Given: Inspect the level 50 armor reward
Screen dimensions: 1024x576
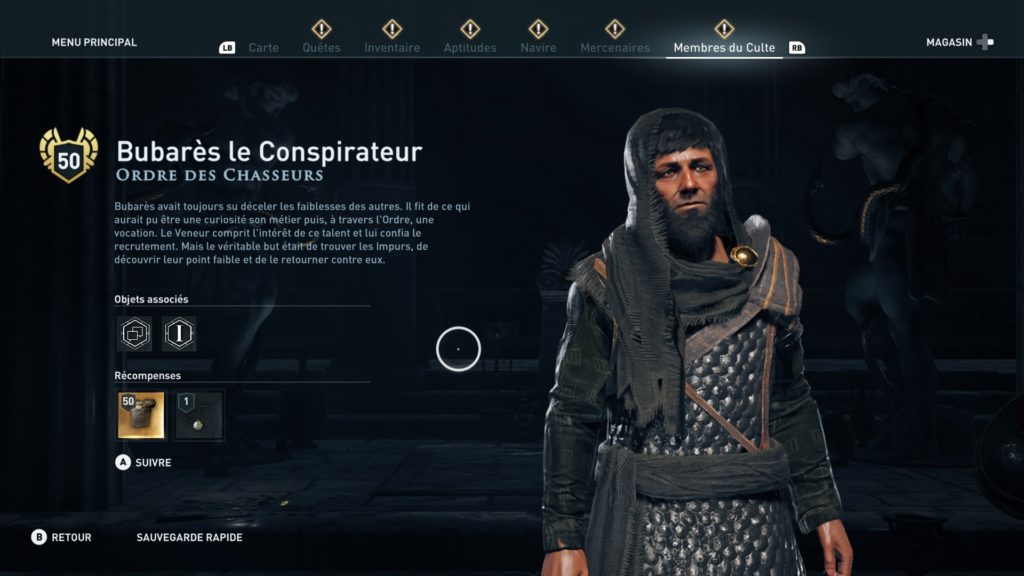Looking at the screenshot, I should pos(141,415).
